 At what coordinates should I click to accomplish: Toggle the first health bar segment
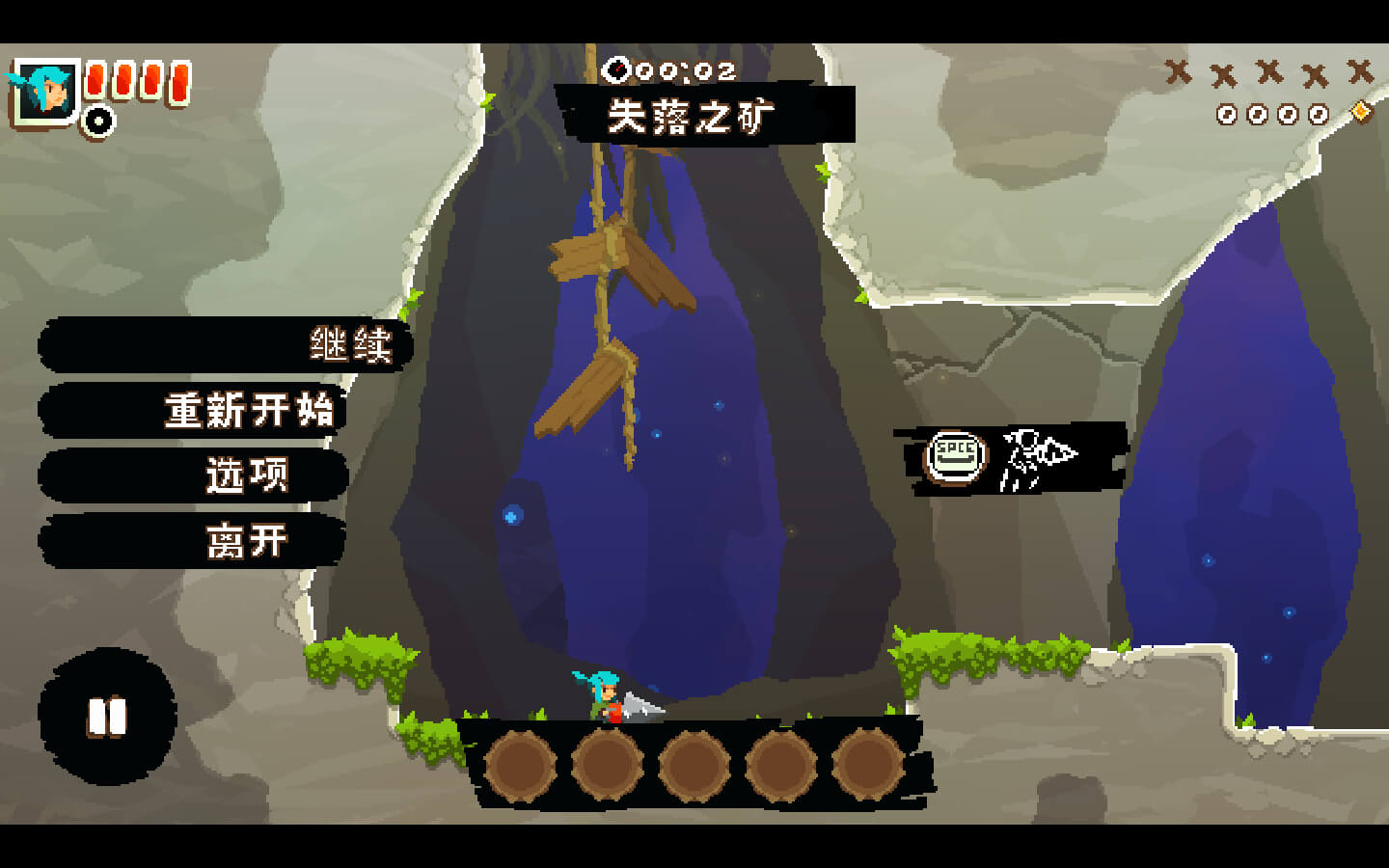click(x=94, y=82)
